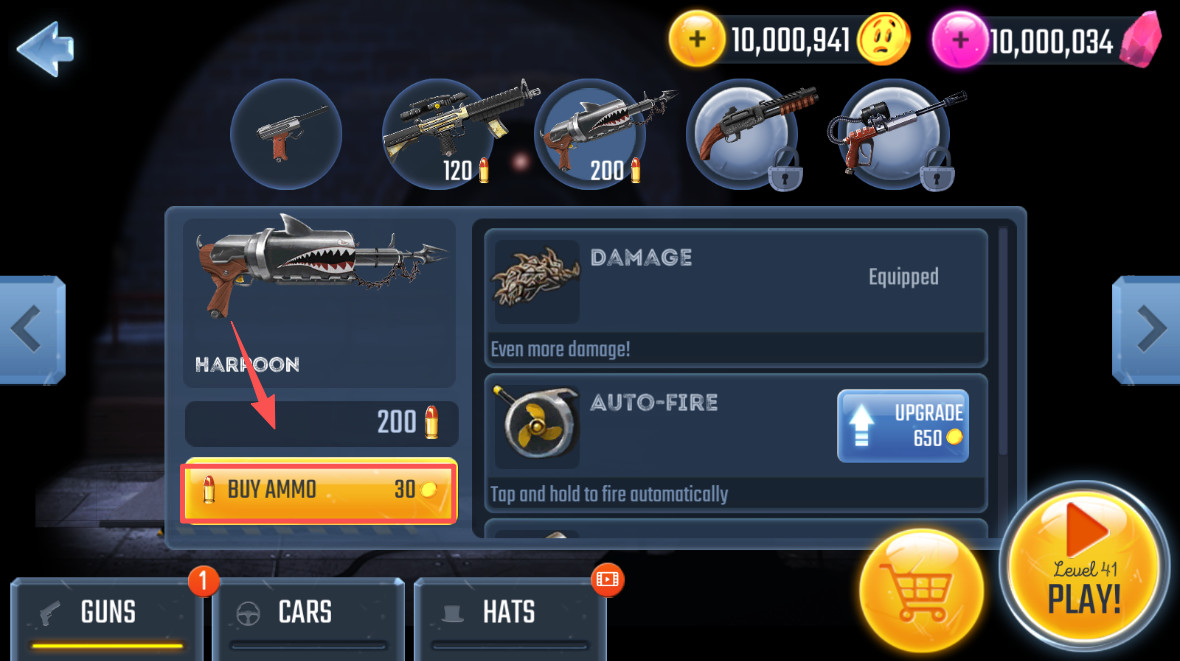Go back with the blue arrow
The image size is (1180, 661).
(x=45, y=48)
